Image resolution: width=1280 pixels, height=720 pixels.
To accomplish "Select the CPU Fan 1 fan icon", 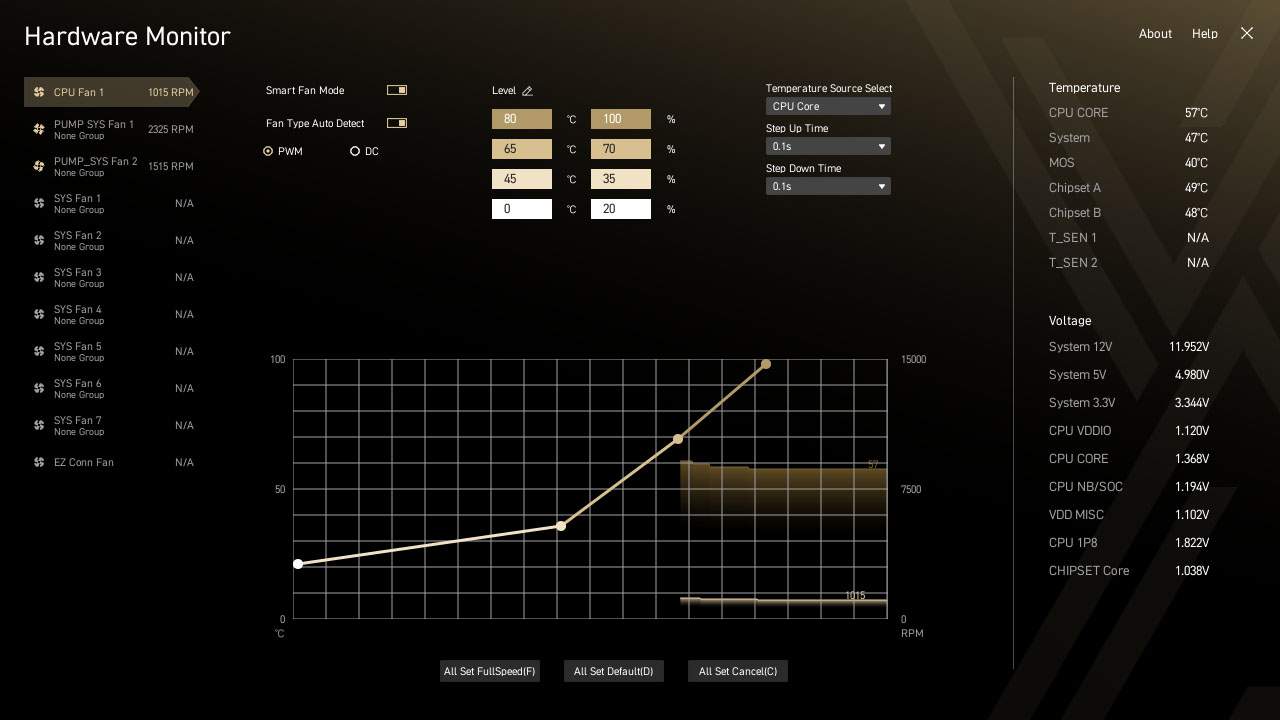I will click(39, 92).
